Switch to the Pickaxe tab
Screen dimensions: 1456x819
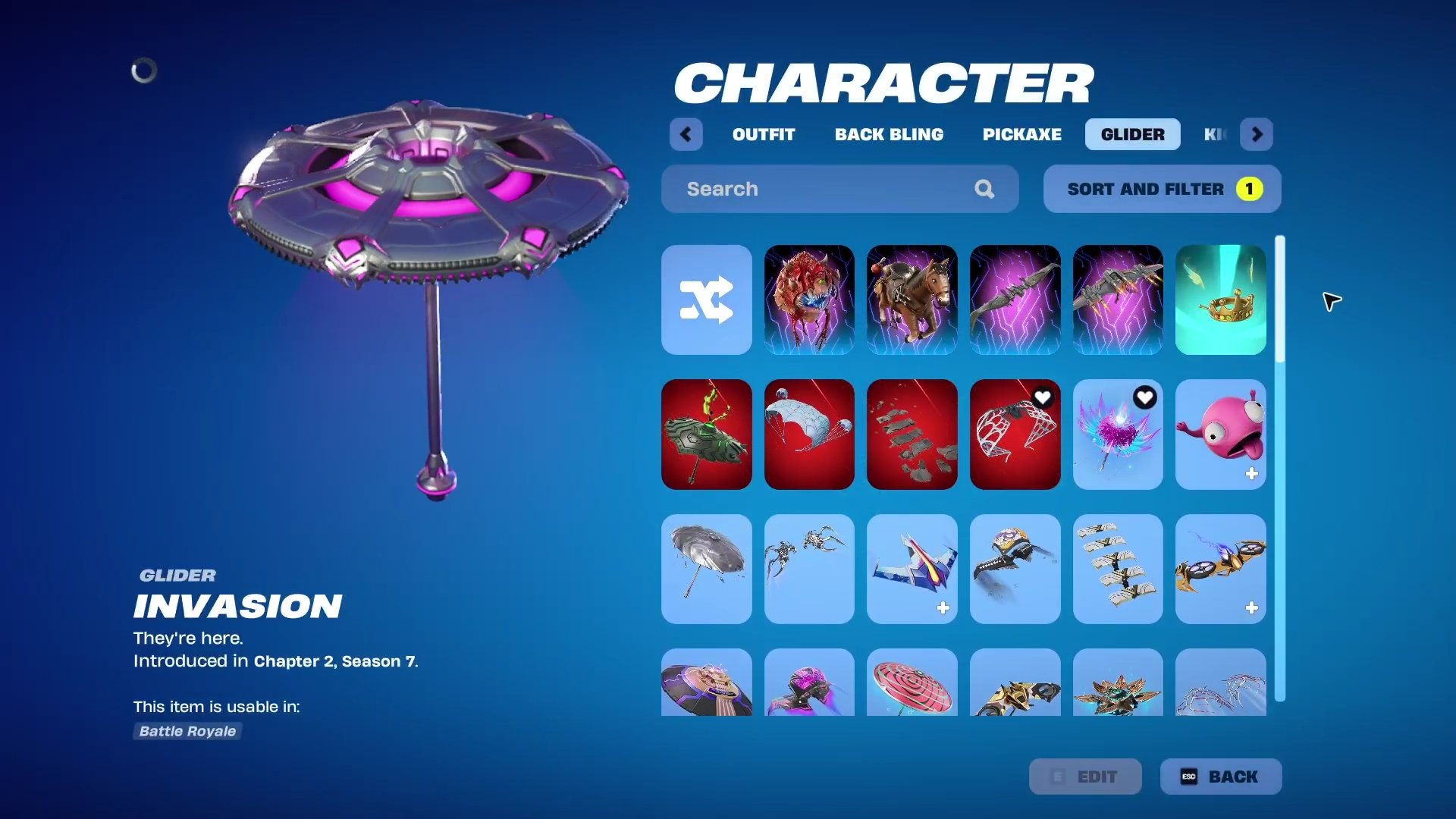pyautogui.click(x=1021, y=134)
